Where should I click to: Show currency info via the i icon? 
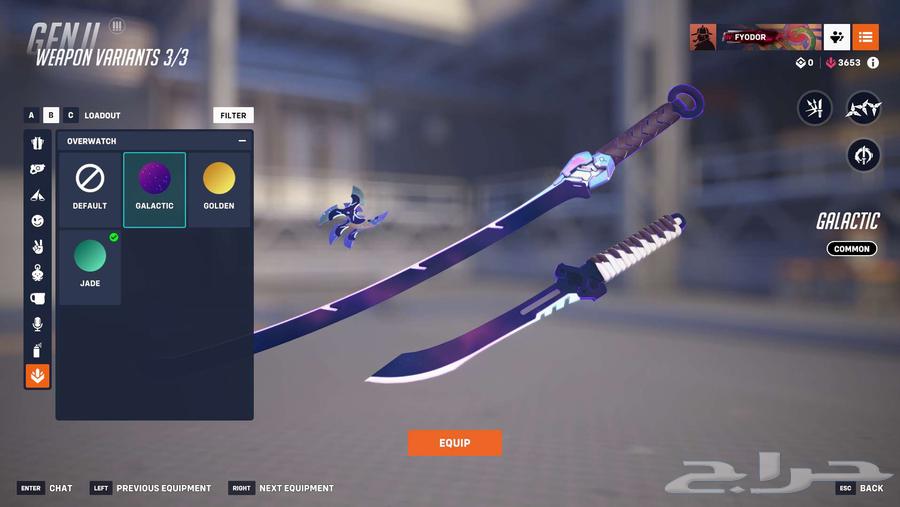(873, 63)
